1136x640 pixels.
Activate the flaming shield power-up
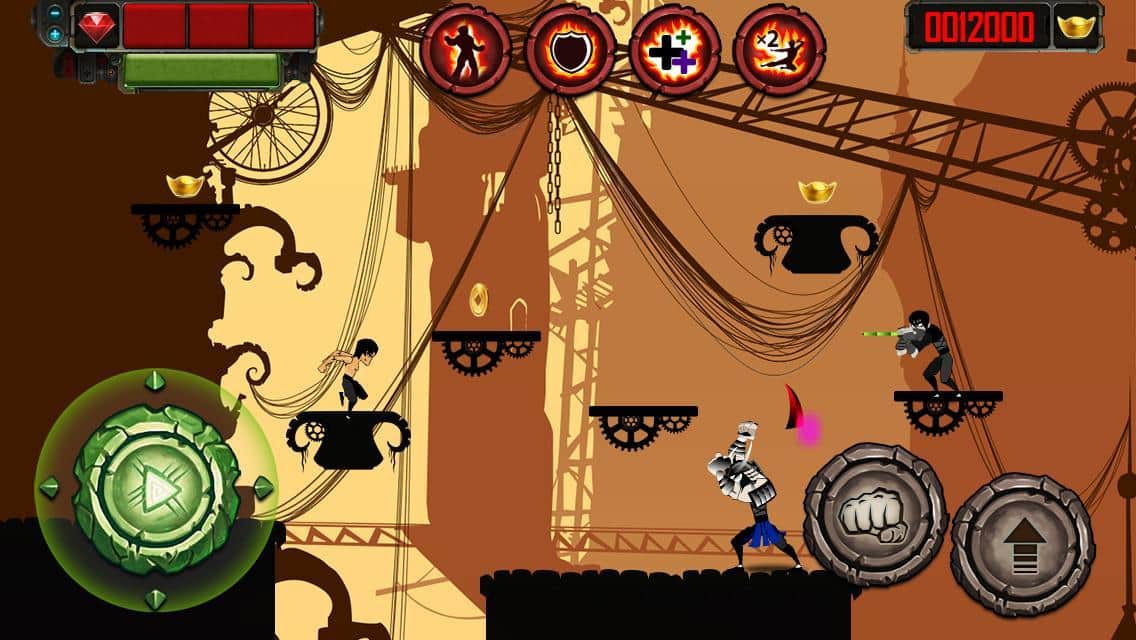[x=571, y=50]
